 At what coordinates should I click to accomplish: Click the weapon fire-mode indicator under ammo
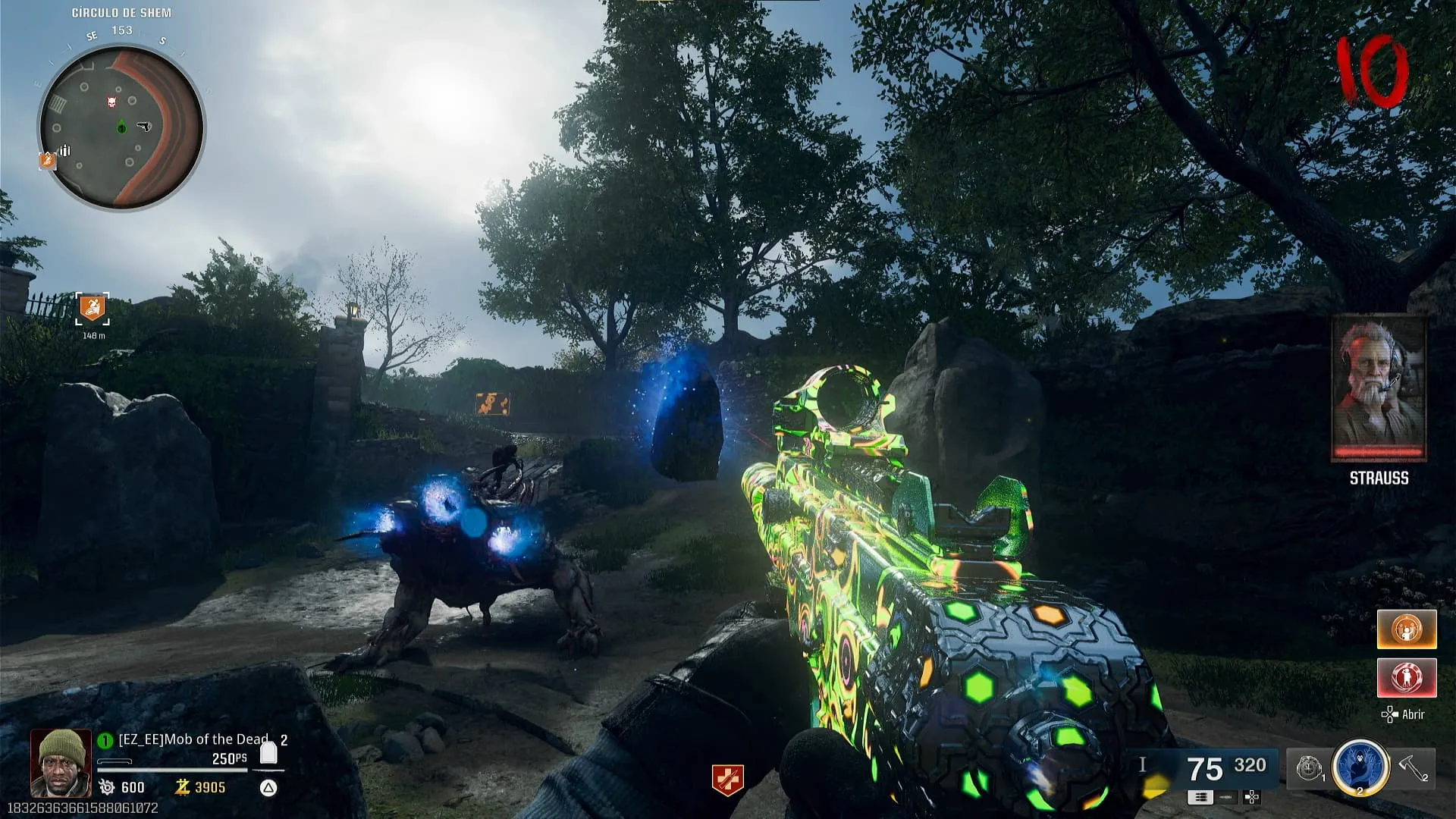click(1200, 797)
